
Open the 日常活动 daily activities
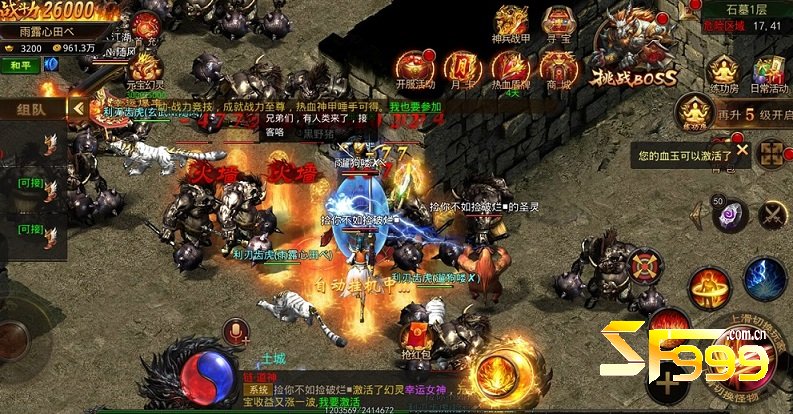coord(768,74)
